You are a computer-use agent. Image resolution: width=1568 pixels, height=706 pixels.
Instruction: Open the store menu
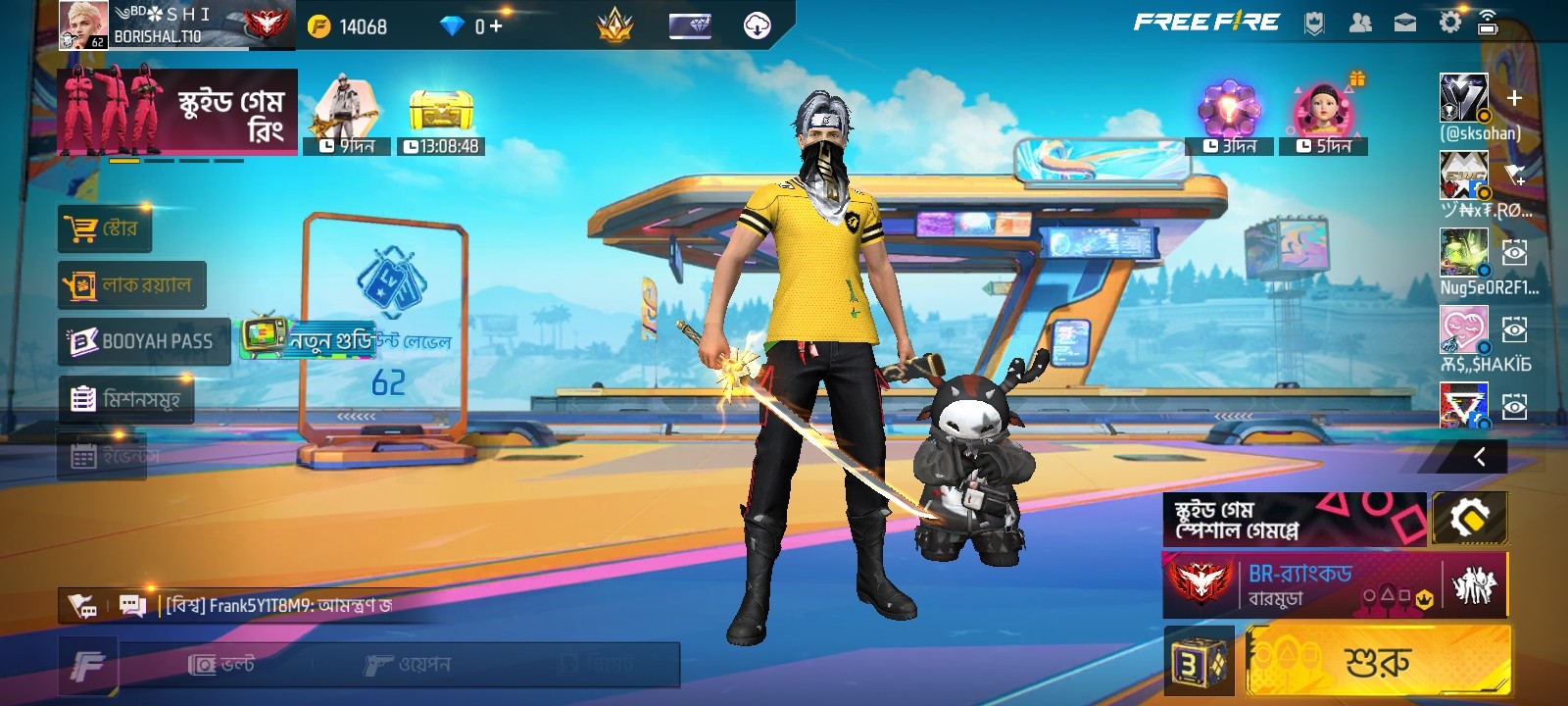[105, 229]
